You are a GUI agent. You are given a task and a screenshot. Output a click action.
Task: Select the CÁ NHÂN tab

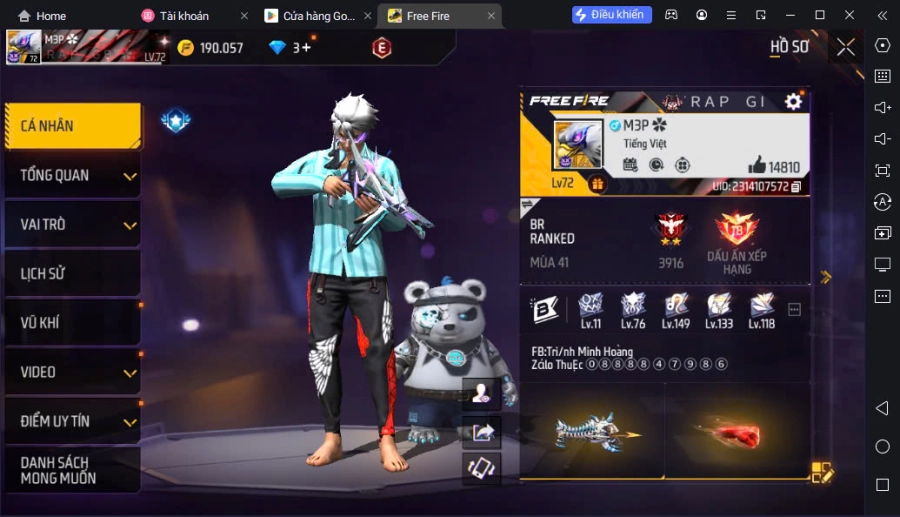pyautogui.click(x=70, y=126)
